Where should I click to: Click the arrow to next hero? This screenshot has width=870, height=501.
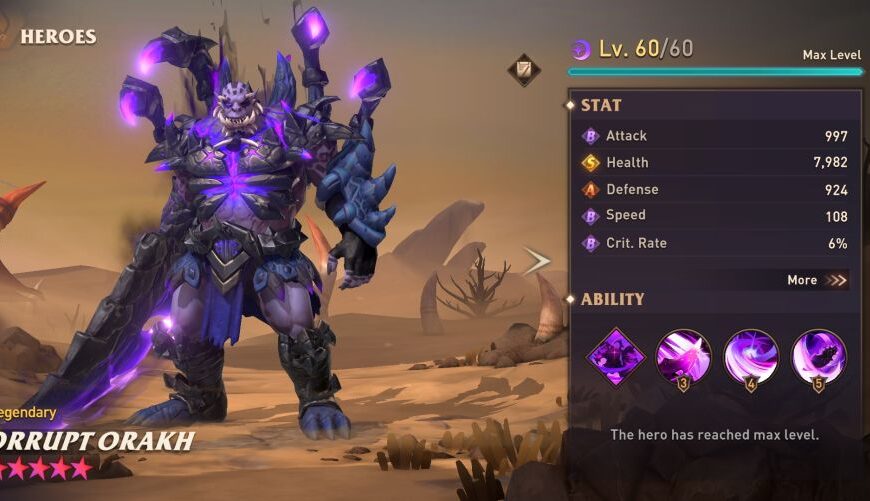[537, 262]
